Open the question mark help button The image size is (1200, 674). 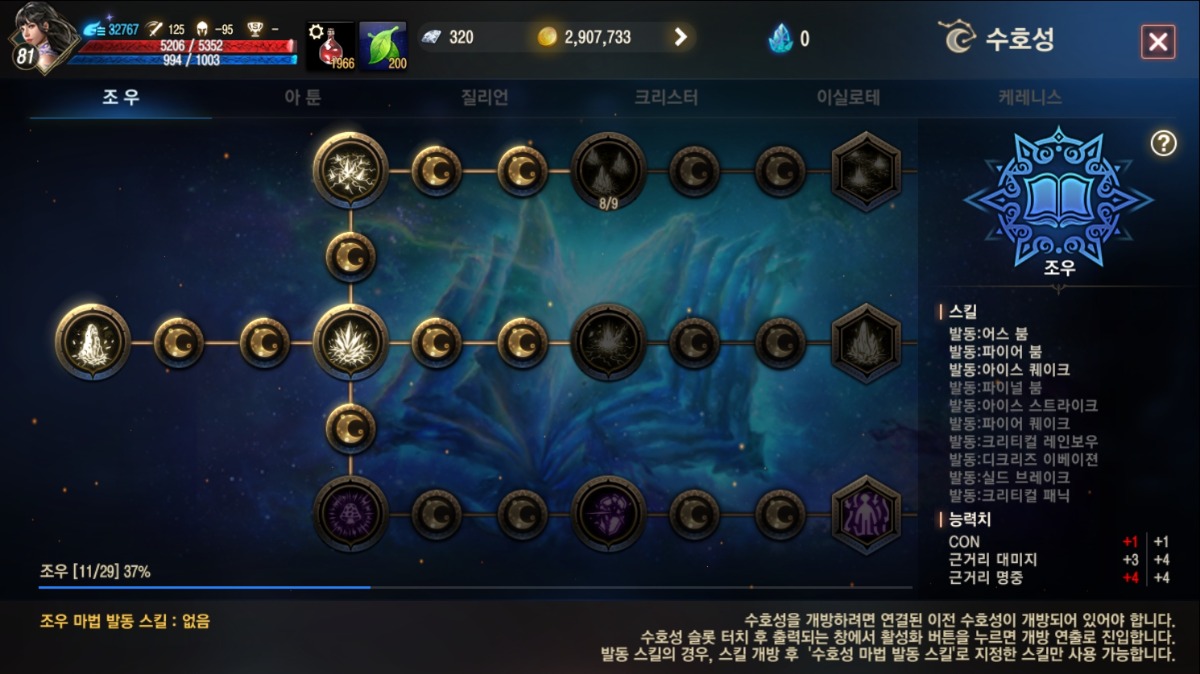click(x=1163, y=143)
